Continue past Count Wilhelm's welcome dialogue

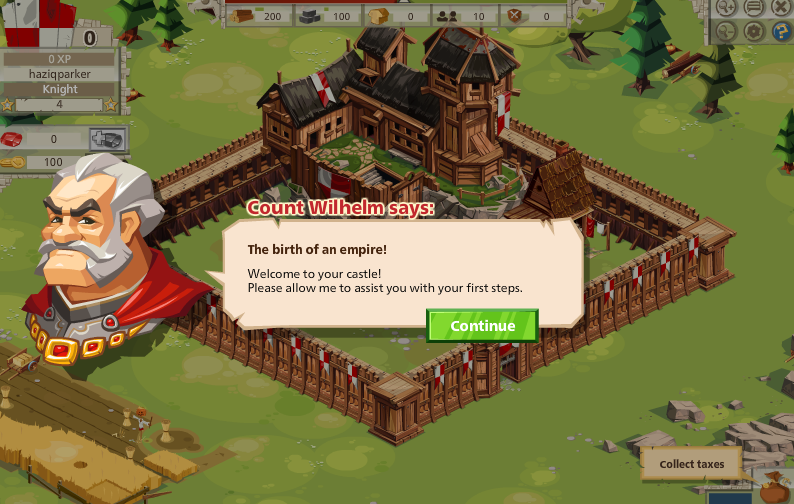pos(482,326)
